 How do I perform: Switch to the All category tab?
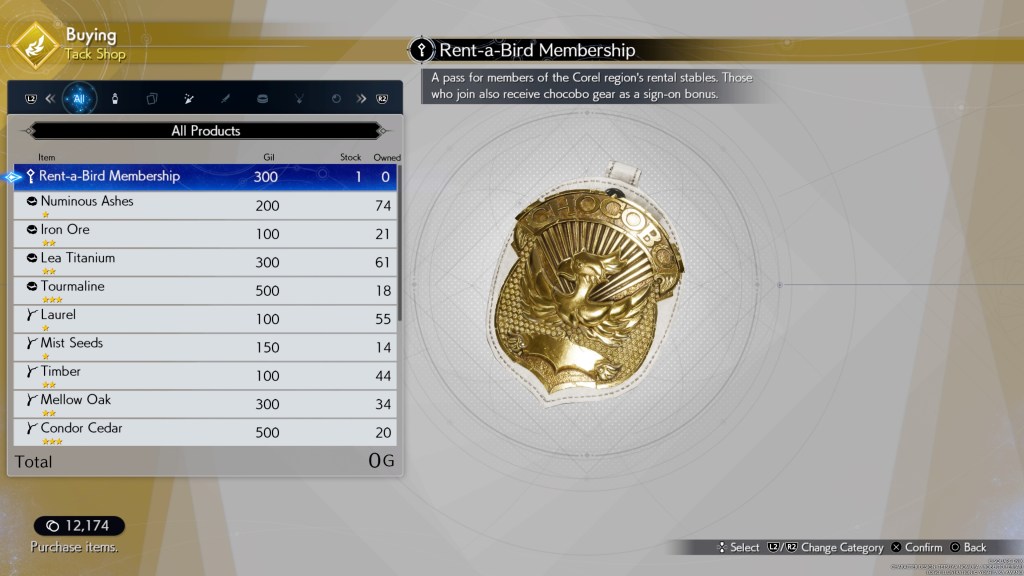click(79, 99)
